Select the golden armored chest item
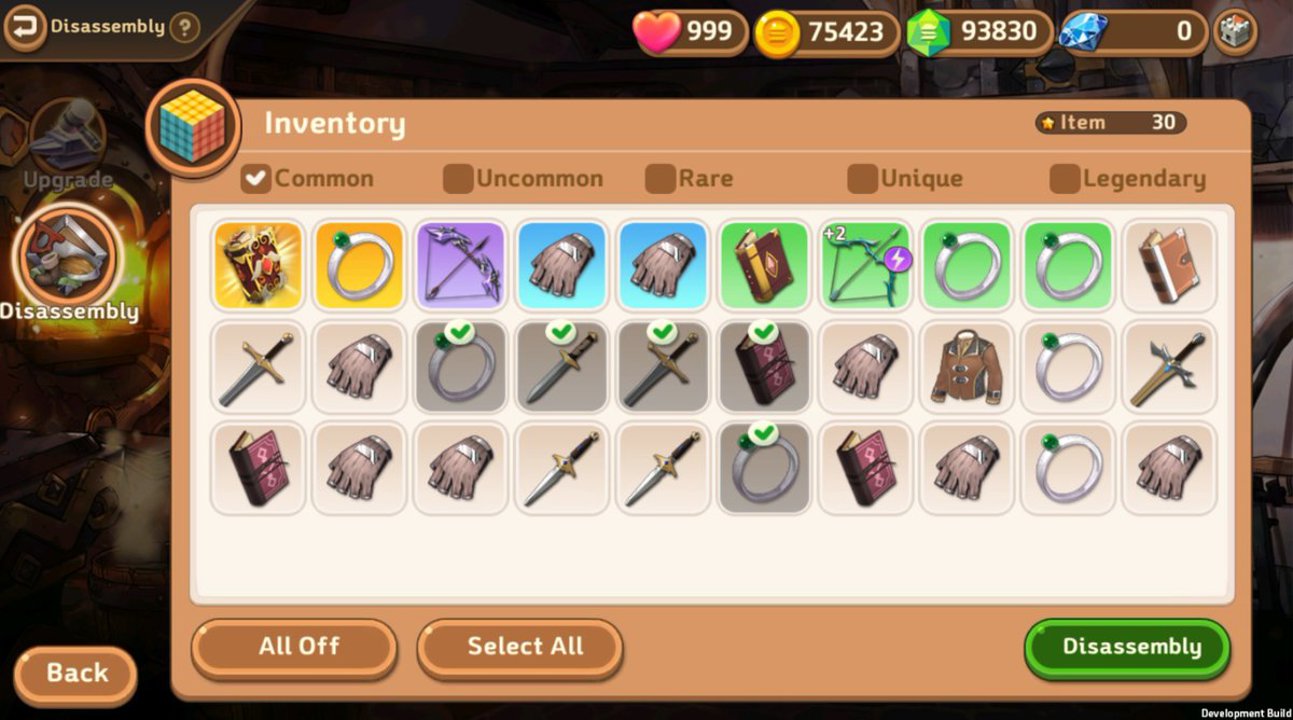 point(257,264)
